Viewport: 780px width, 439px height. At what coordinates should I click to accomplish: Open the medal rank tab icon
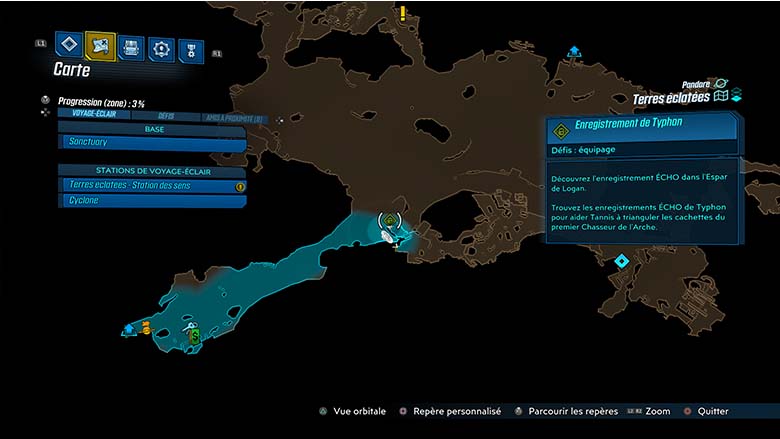click(x=191, y=50)
